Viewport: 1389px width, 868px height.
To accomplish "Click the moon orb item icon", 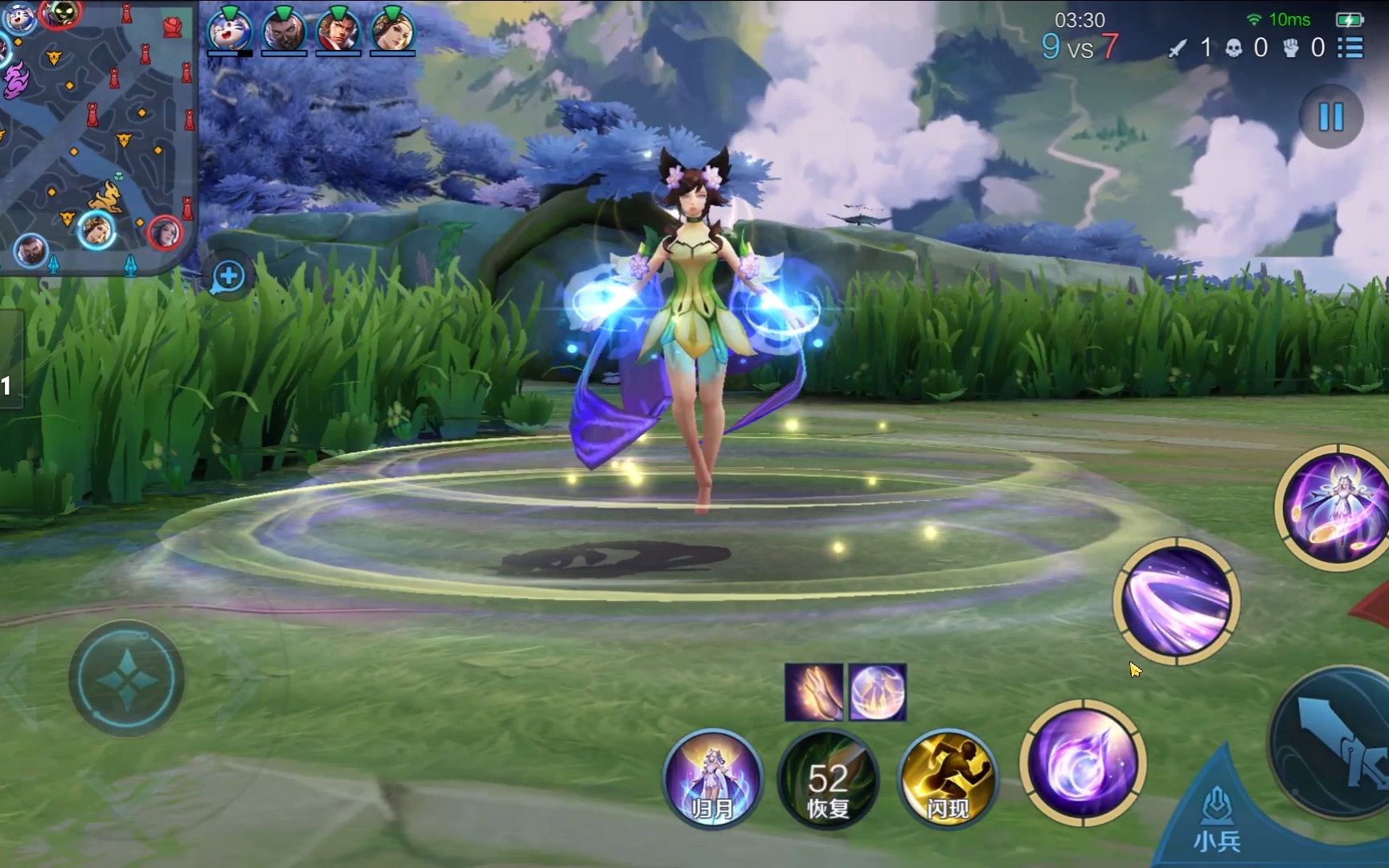I will (878, 692).
